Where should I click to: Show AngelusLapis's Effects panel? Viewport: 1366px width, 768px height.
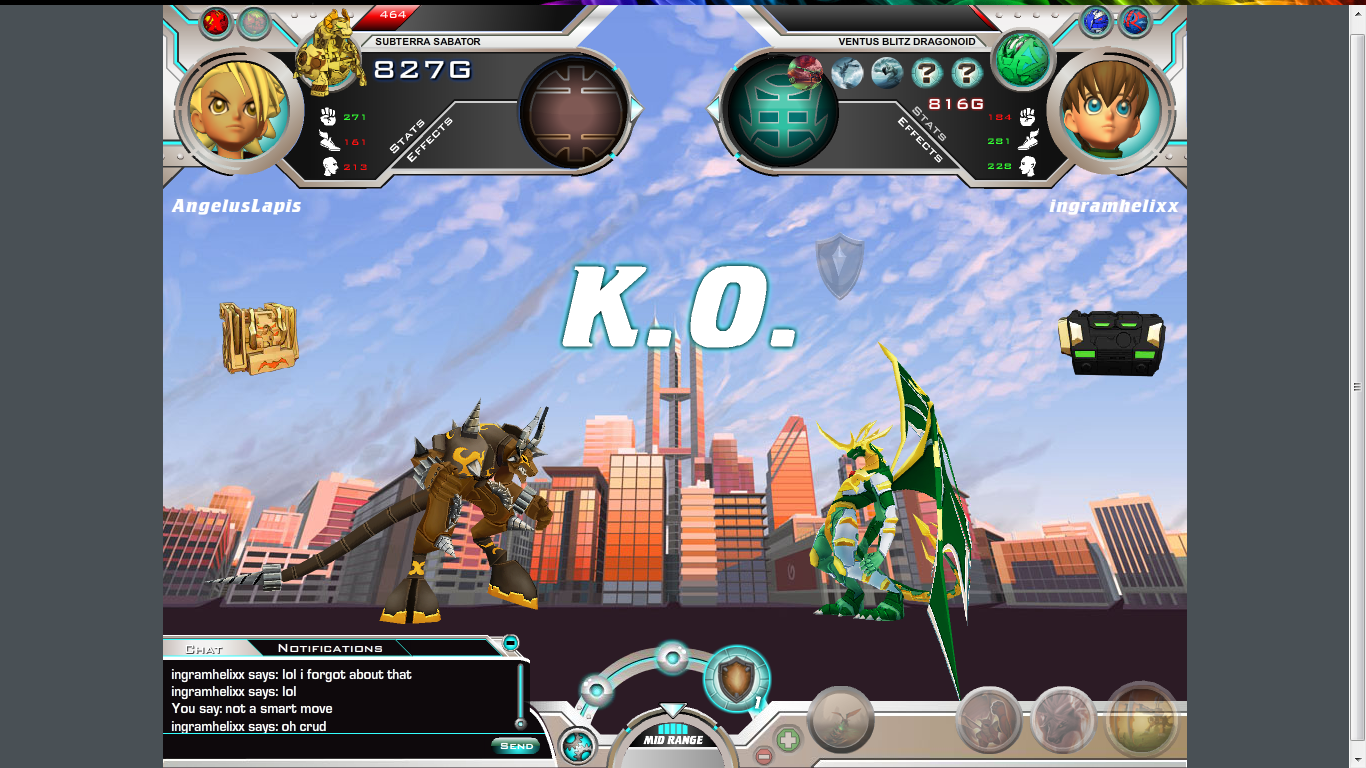point(430,140)
